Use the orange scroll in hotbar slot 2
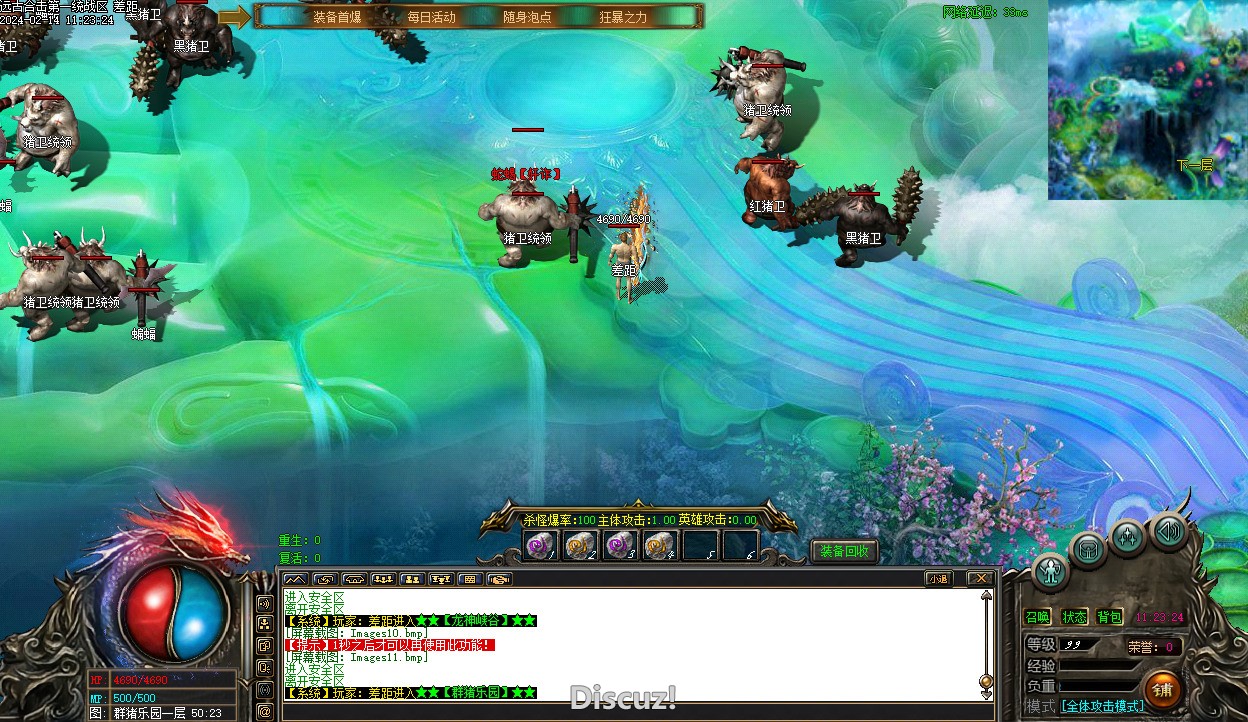This screenshot has width=1248, height=722. point(580,545)
